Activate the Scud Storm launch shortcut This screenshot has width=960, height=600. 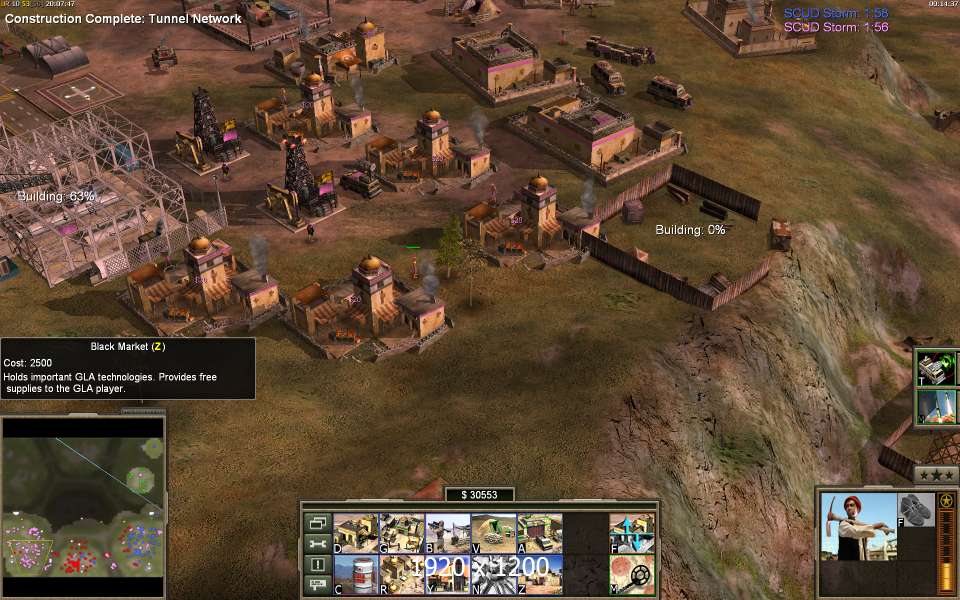(936, 407)
